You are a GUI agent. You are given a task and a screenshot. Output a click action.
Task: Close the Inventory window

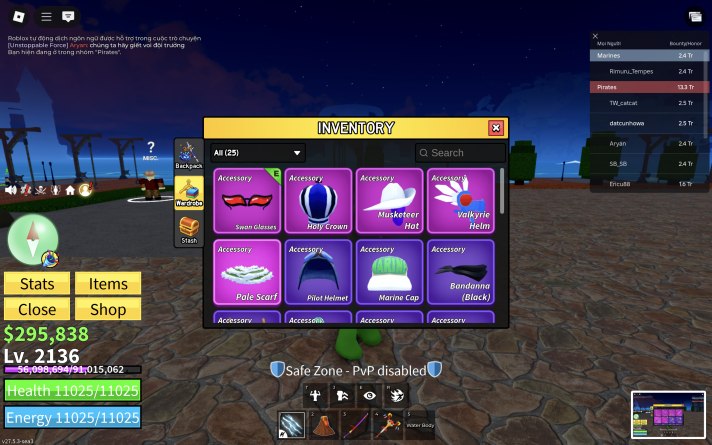[495, 128]
